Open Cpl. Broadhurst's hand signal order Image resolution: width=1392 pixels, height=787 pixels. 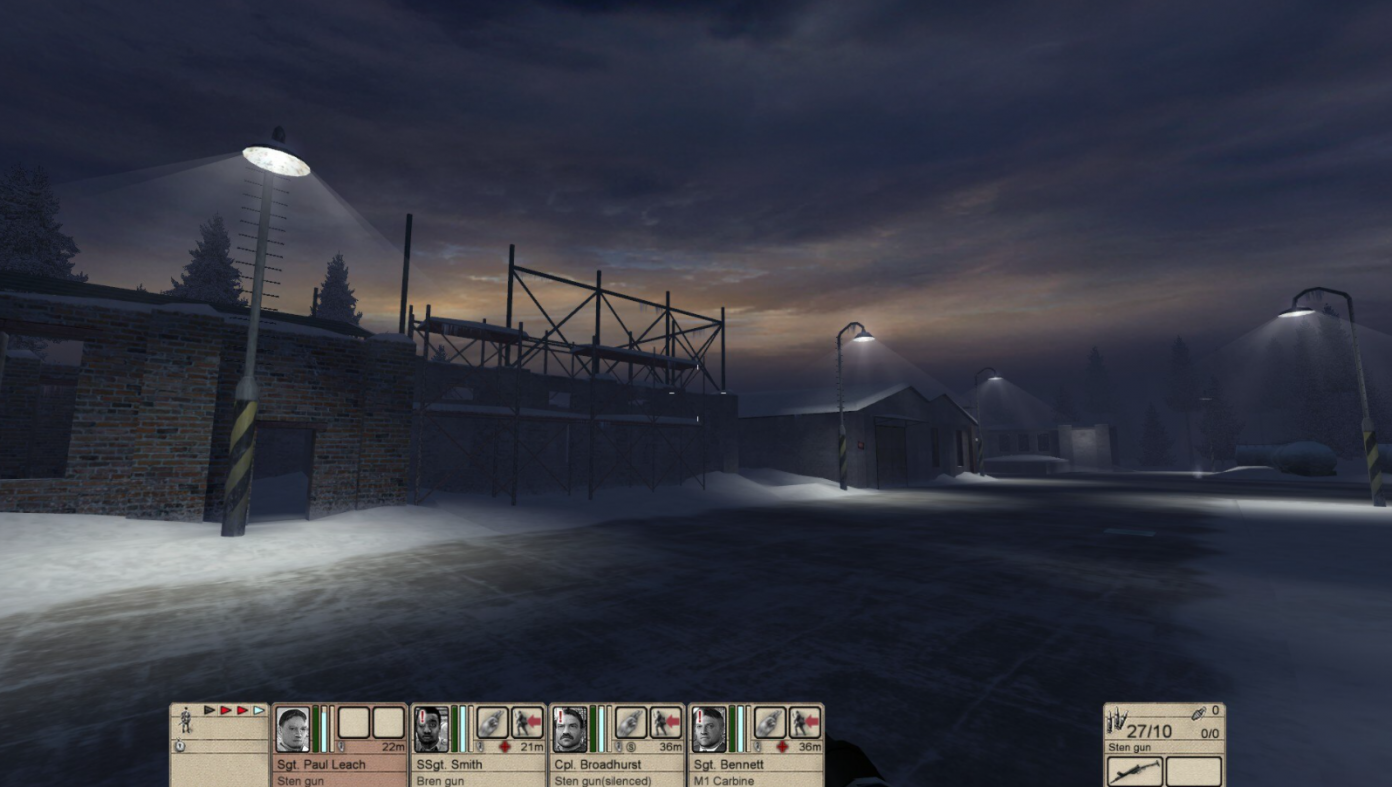630,722
